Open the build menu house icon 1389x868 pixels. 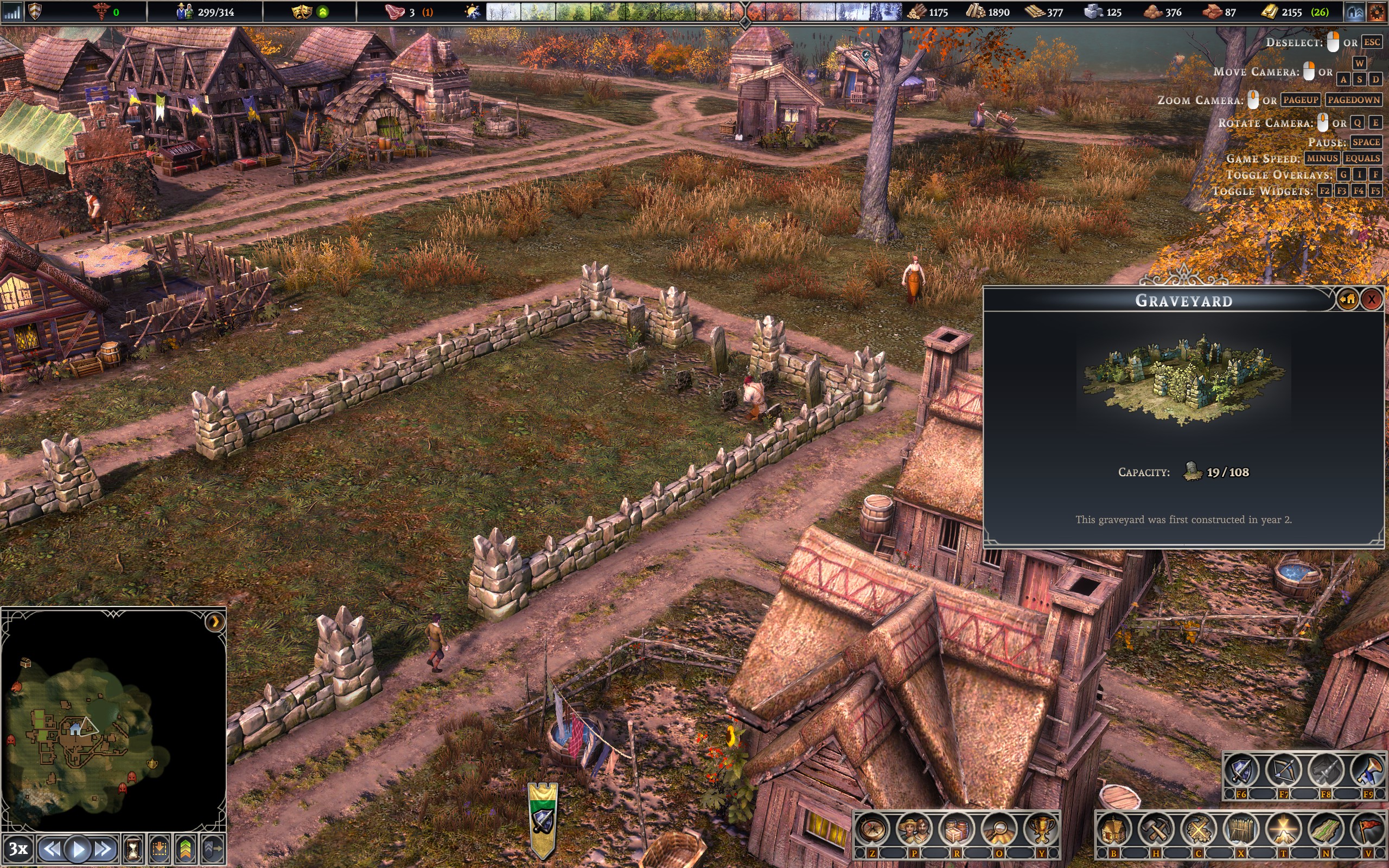[1113, 829]
